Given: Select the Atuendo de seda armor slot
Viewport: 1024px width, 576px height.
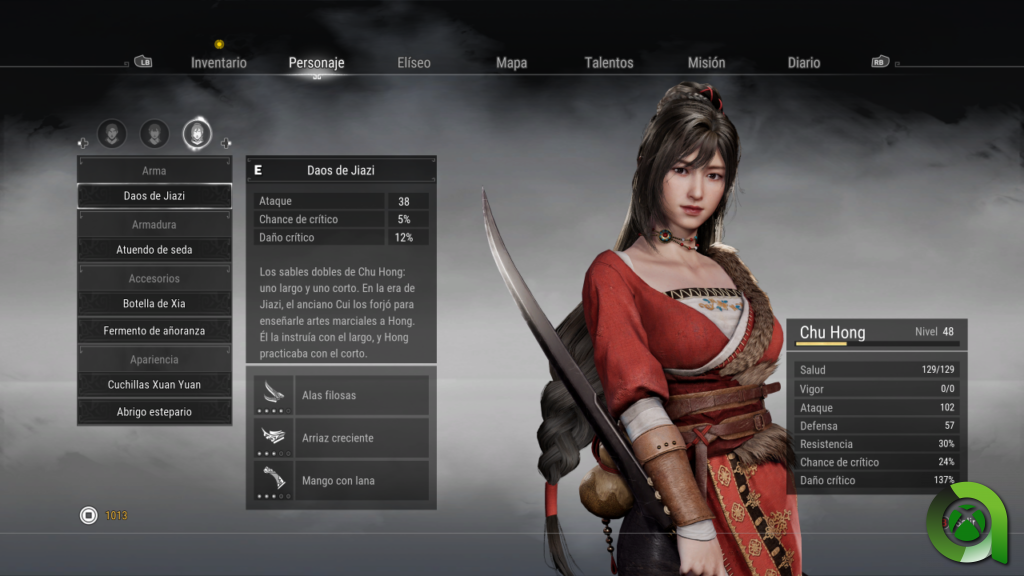Looking at the screenshot, I should tap(154, 250).
